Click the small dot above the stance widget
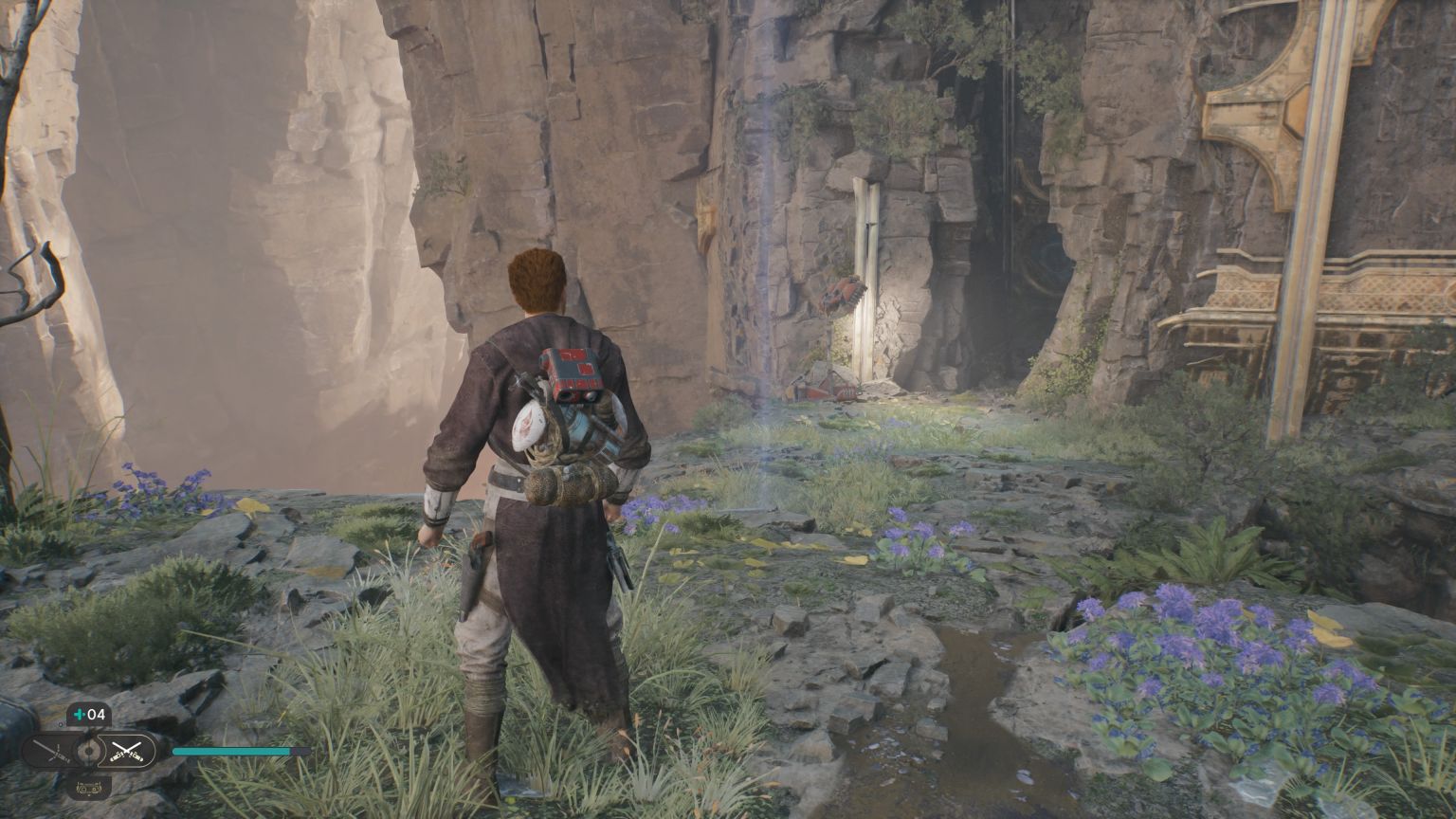The height and width of the screenshot is (819, 1456). [x=60, y=724]
